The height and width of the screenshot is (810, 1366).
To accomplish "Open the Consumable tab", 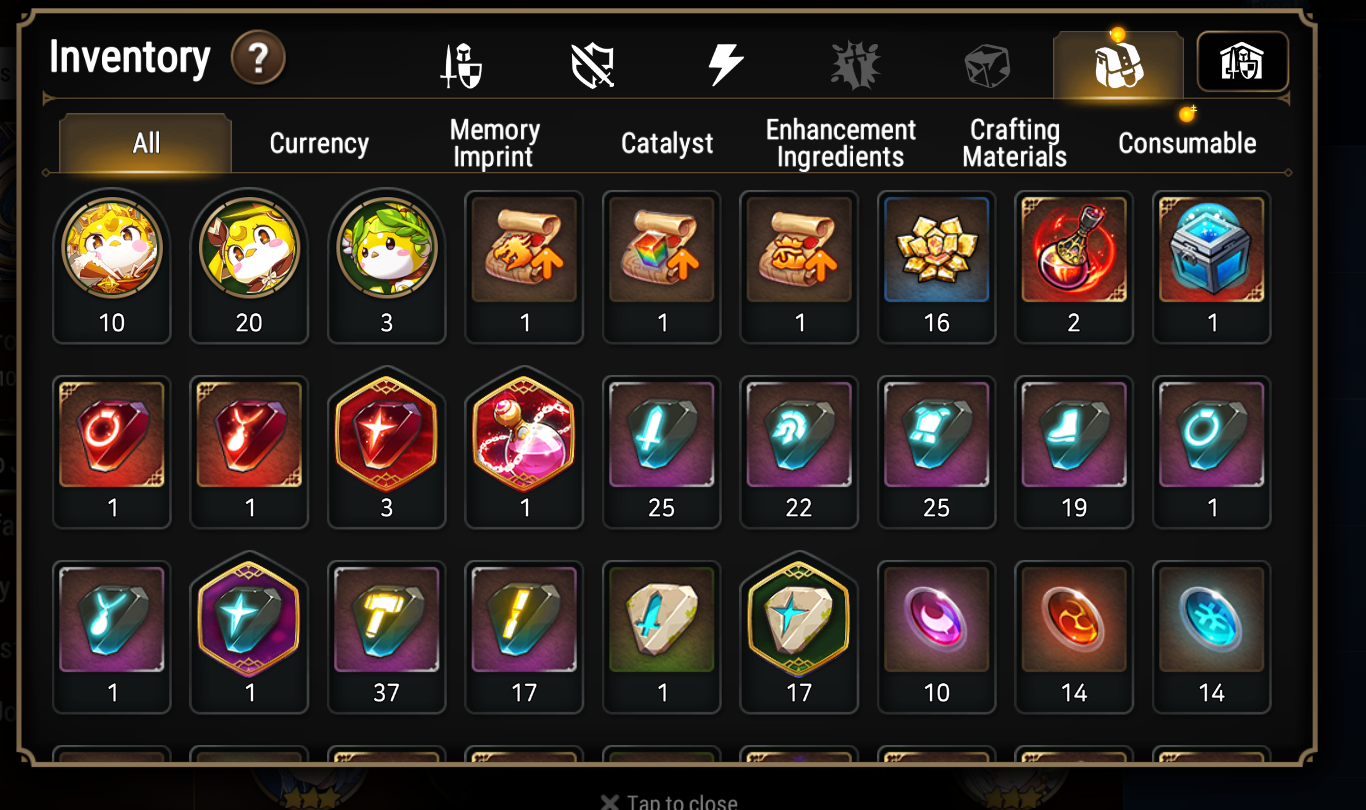I will point(1187,143).
